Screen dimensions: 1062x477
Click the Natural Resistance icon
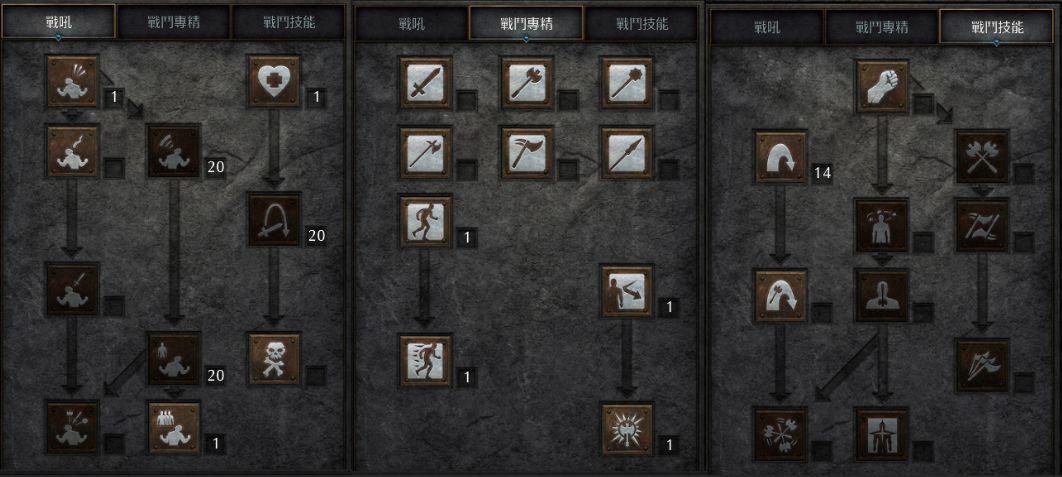coord(627,429)
